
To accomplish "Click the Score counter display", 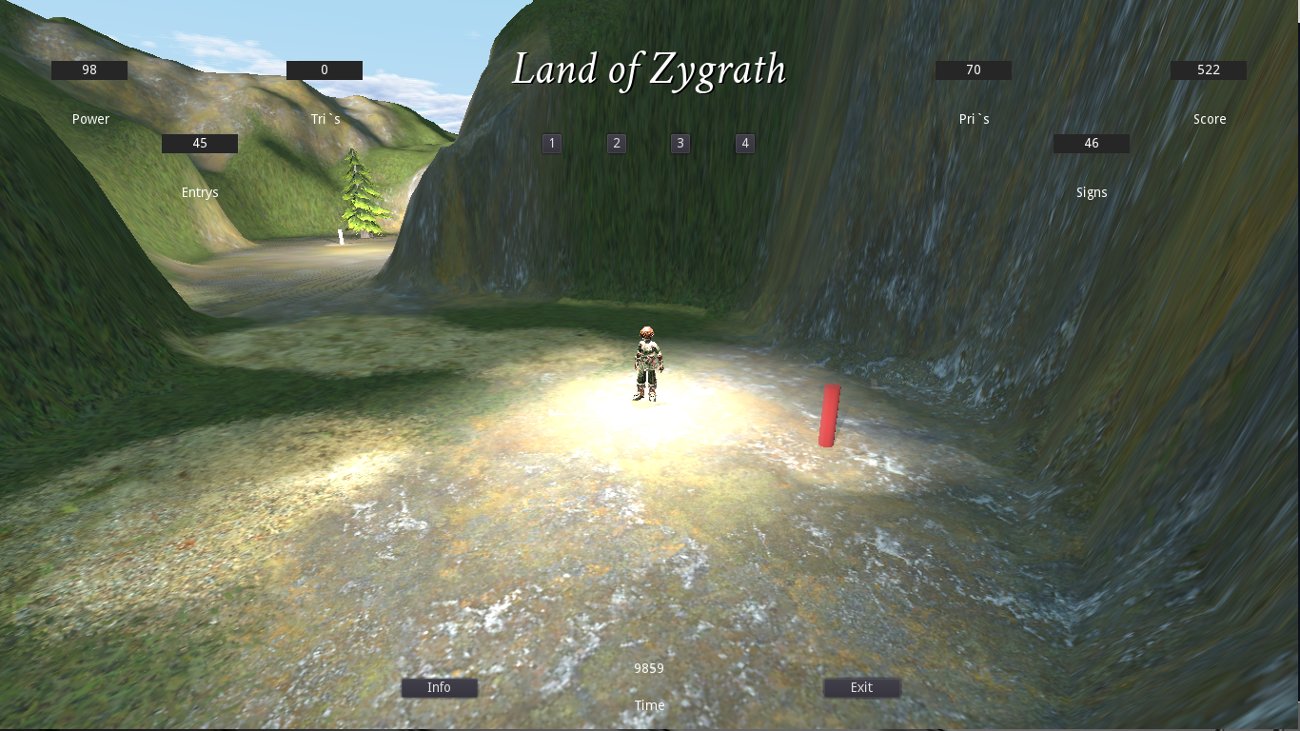I will 1207,69.
